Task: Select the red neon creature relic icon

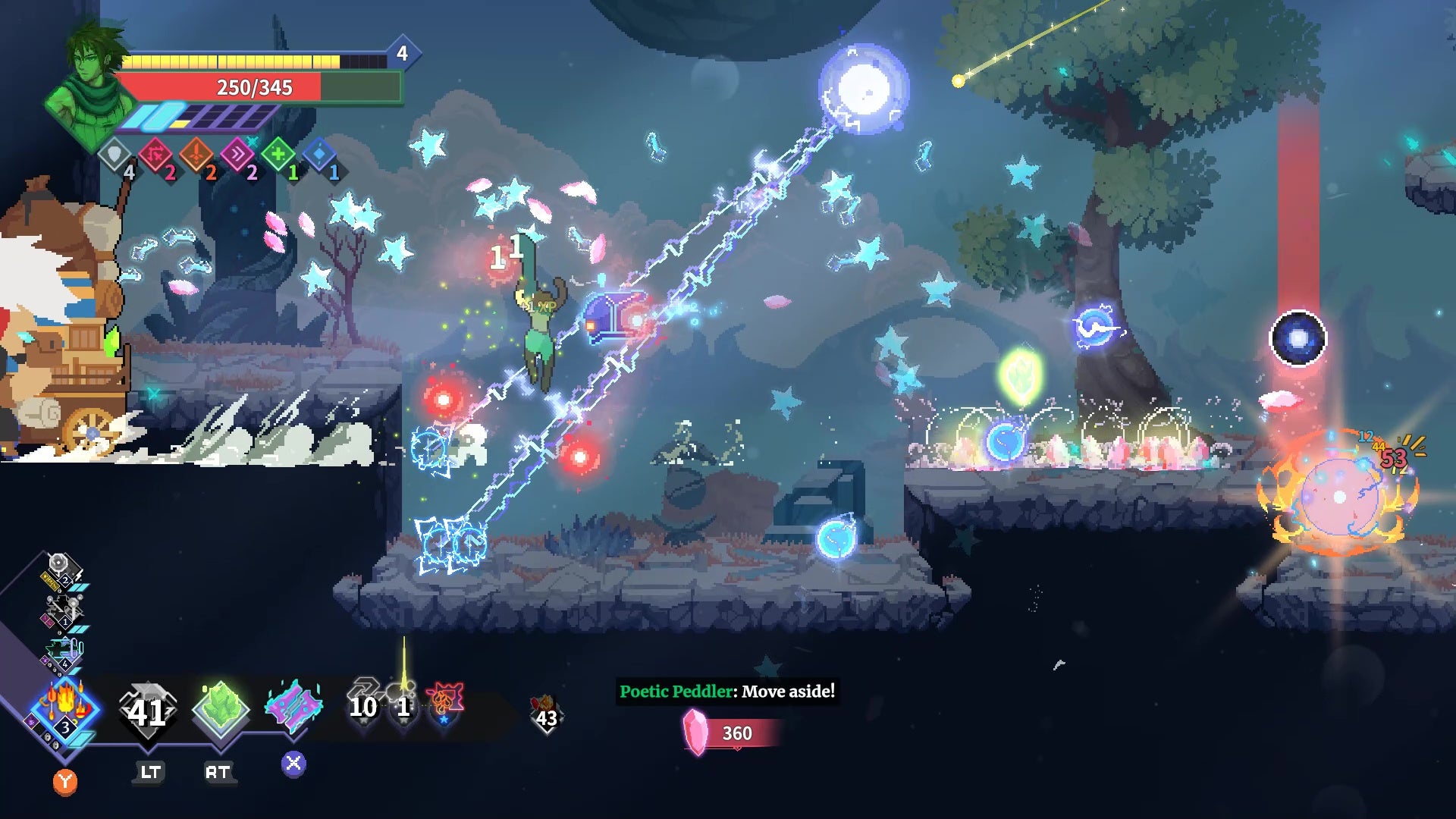Action: click(x=444, y=702)
